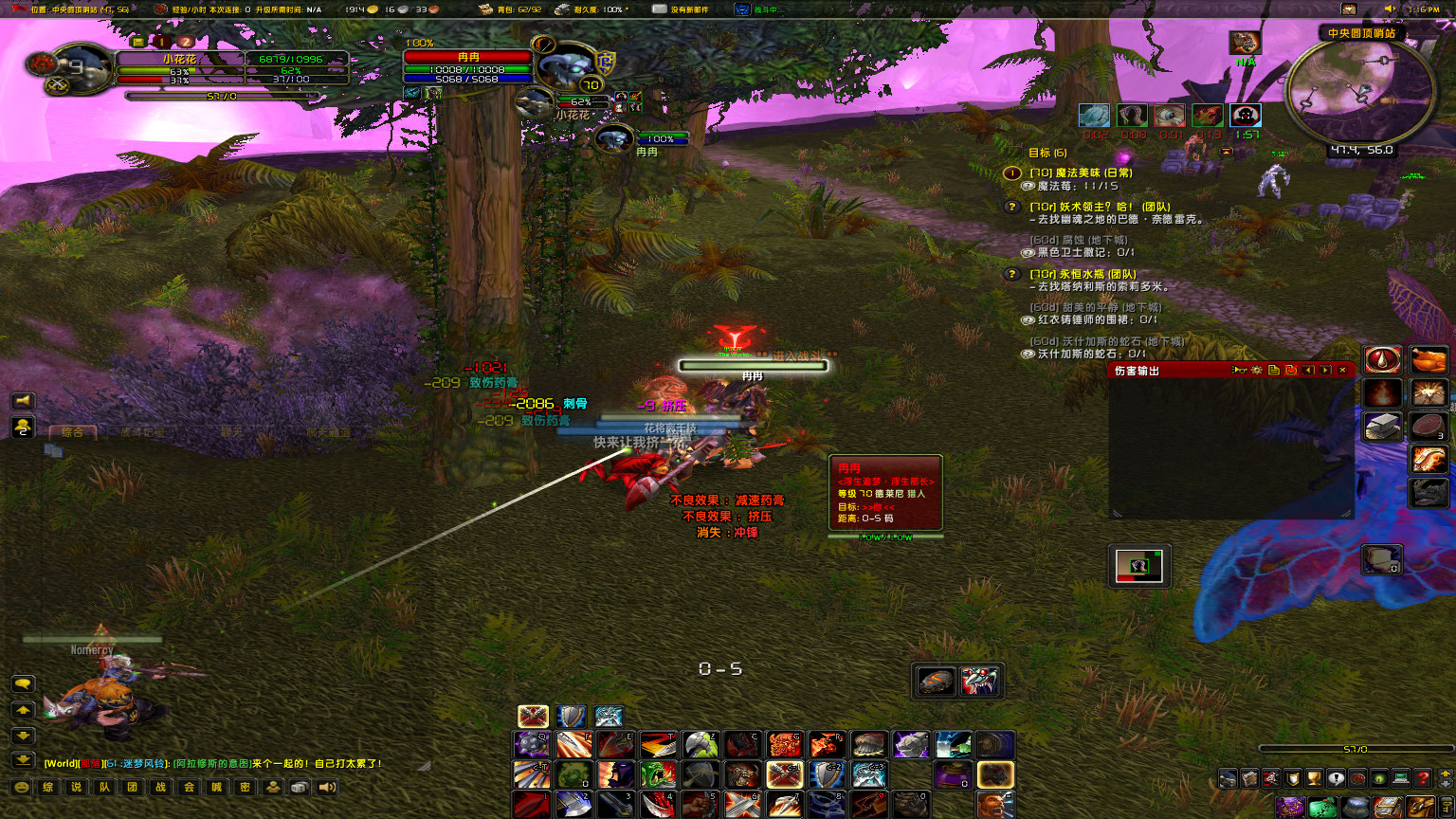Click the red question mark help icon
The height and width of the screenshot is (819, 1456).
pos(1422,778)
